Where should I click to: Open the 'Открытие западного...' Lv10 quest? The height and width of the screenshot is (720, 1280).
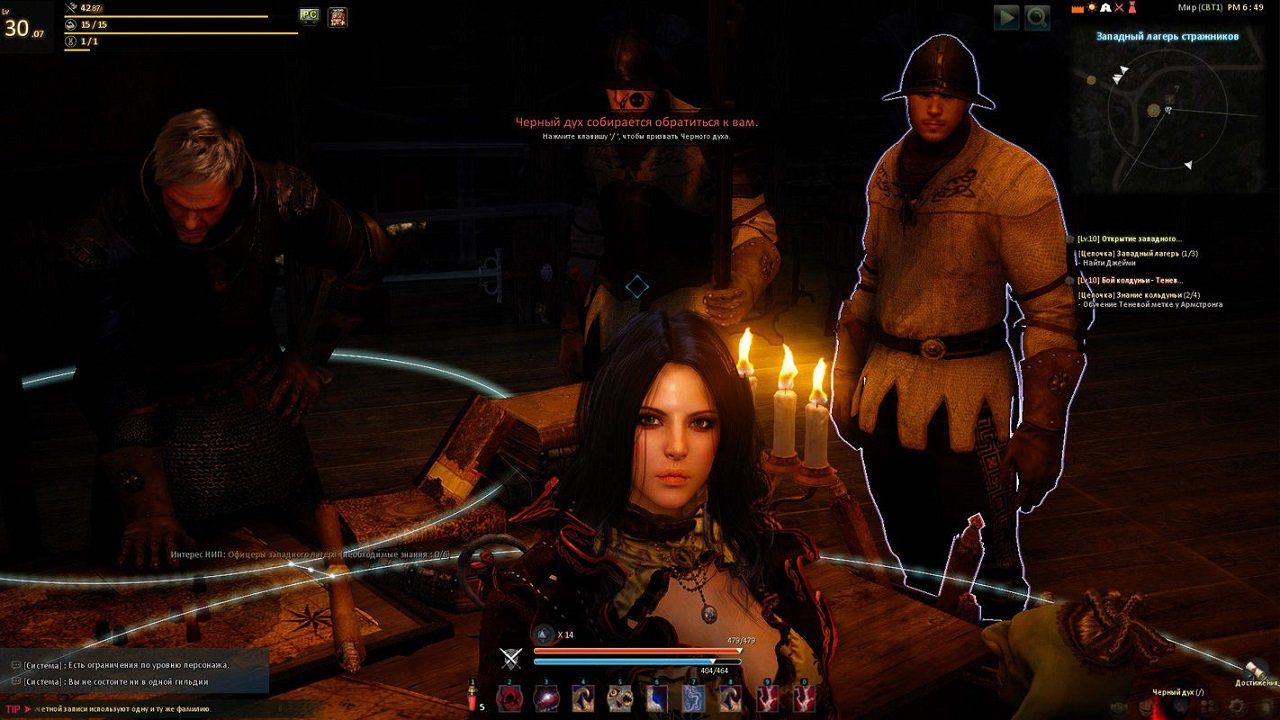(1130, 239)
